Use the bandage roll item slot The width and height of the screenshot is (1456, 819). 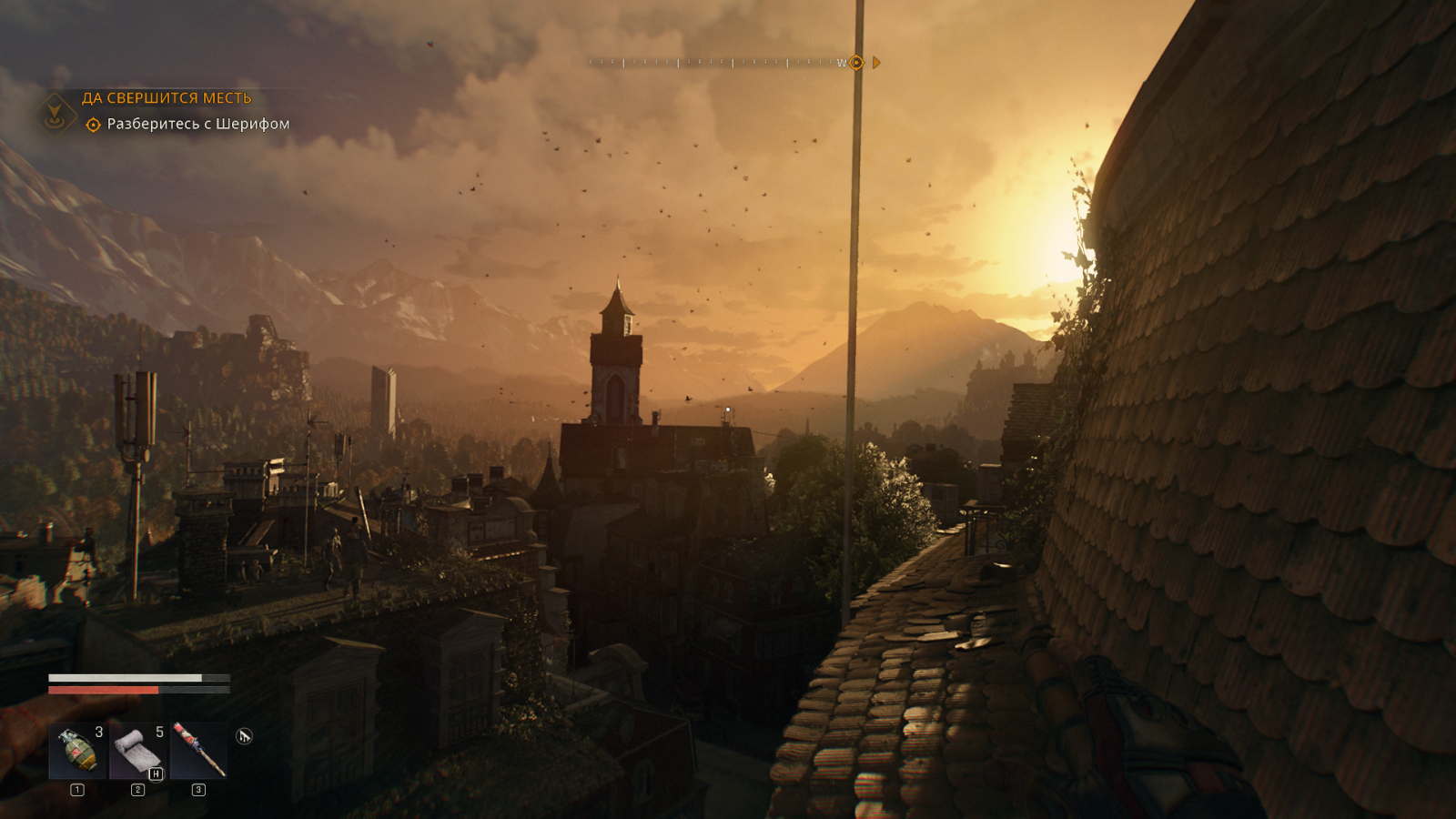click(x=137, y=752)
